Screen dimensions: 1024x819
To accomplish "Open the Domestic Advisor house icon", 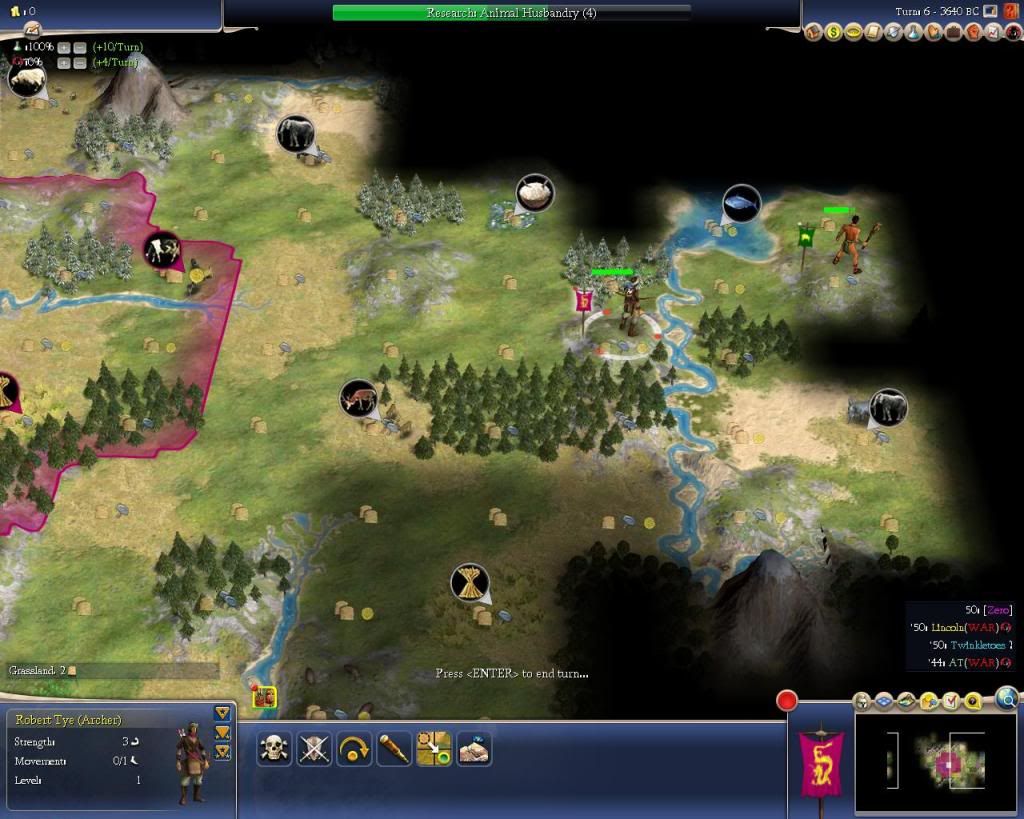I will click(x=814, y=33).
